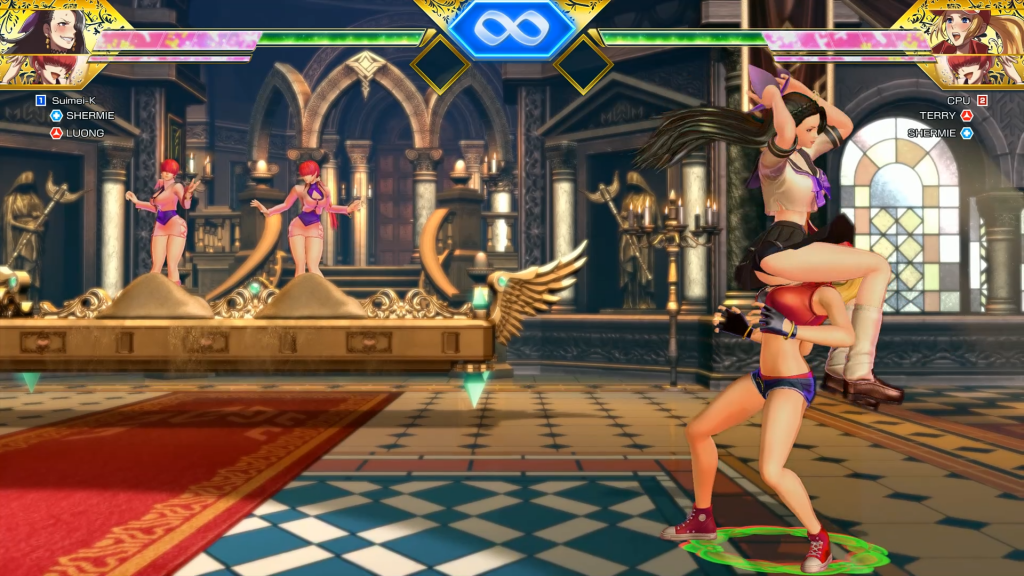Screen dimensions: 1024x576
Task: Choose LUONG in Suimei-K's team list
Action: point(85,133)
